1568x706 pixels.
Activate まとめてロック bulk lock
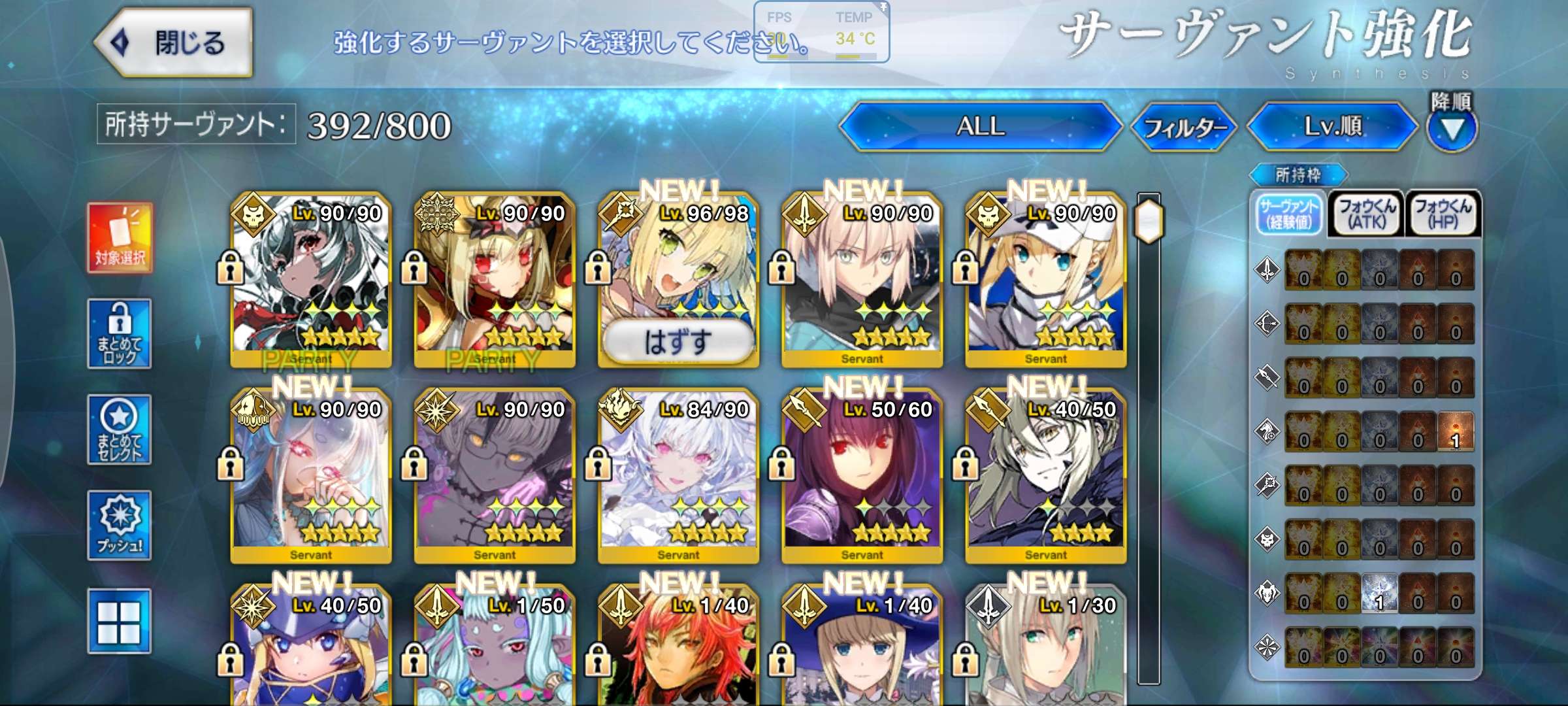point(120,334)
